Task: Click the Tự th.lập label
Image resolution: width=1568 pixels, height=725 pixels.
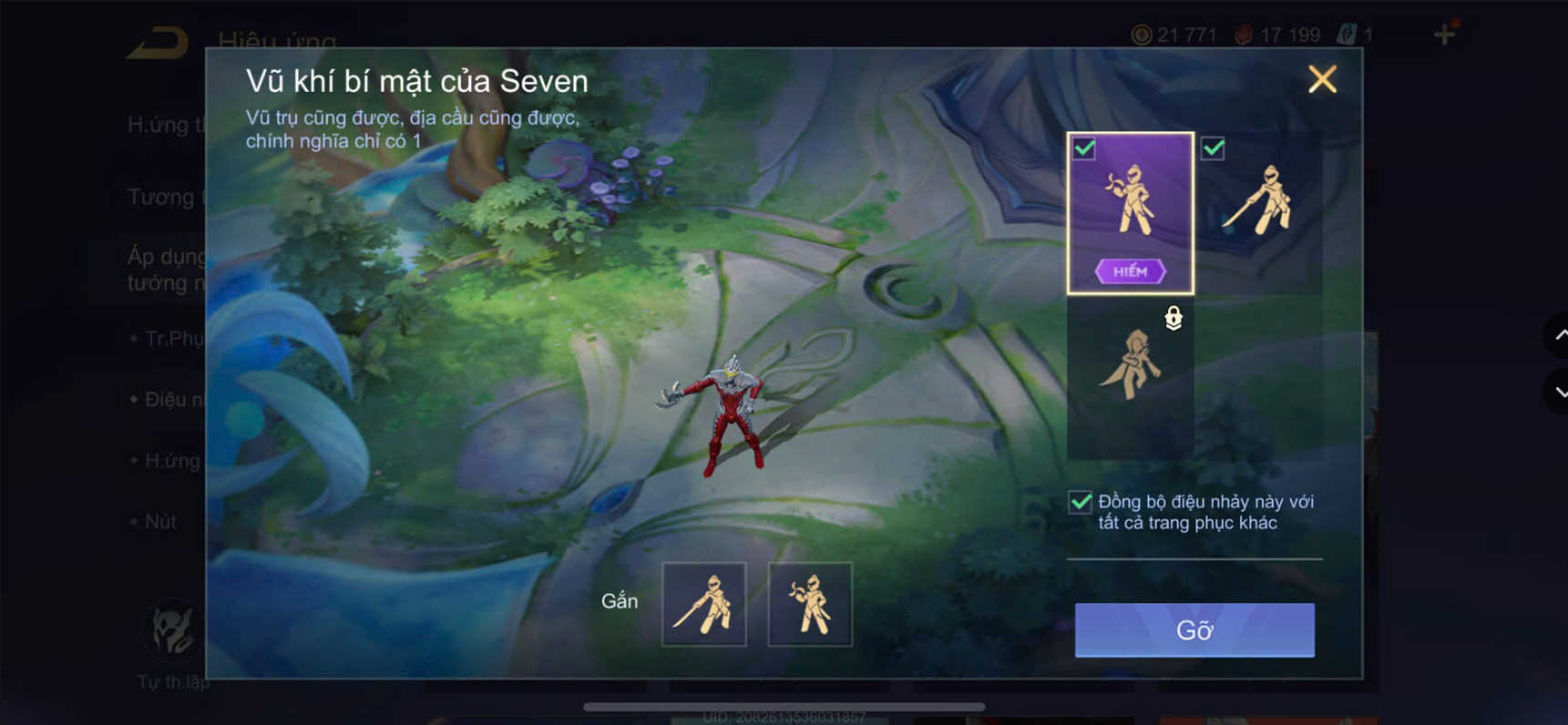Action: (x=171, y=679)
